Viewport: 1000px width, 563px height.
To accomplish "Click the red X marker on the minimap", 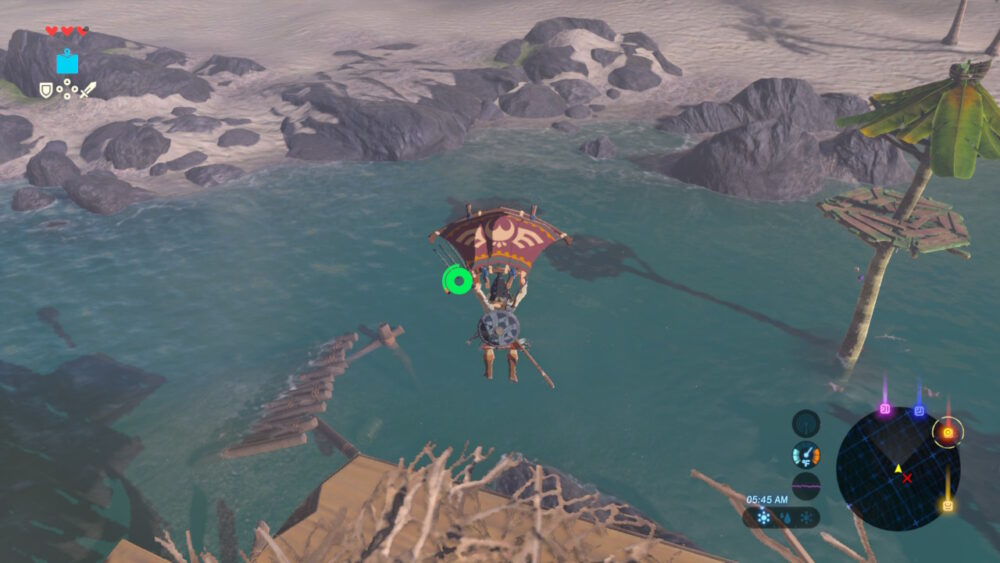I will point(907,479).
